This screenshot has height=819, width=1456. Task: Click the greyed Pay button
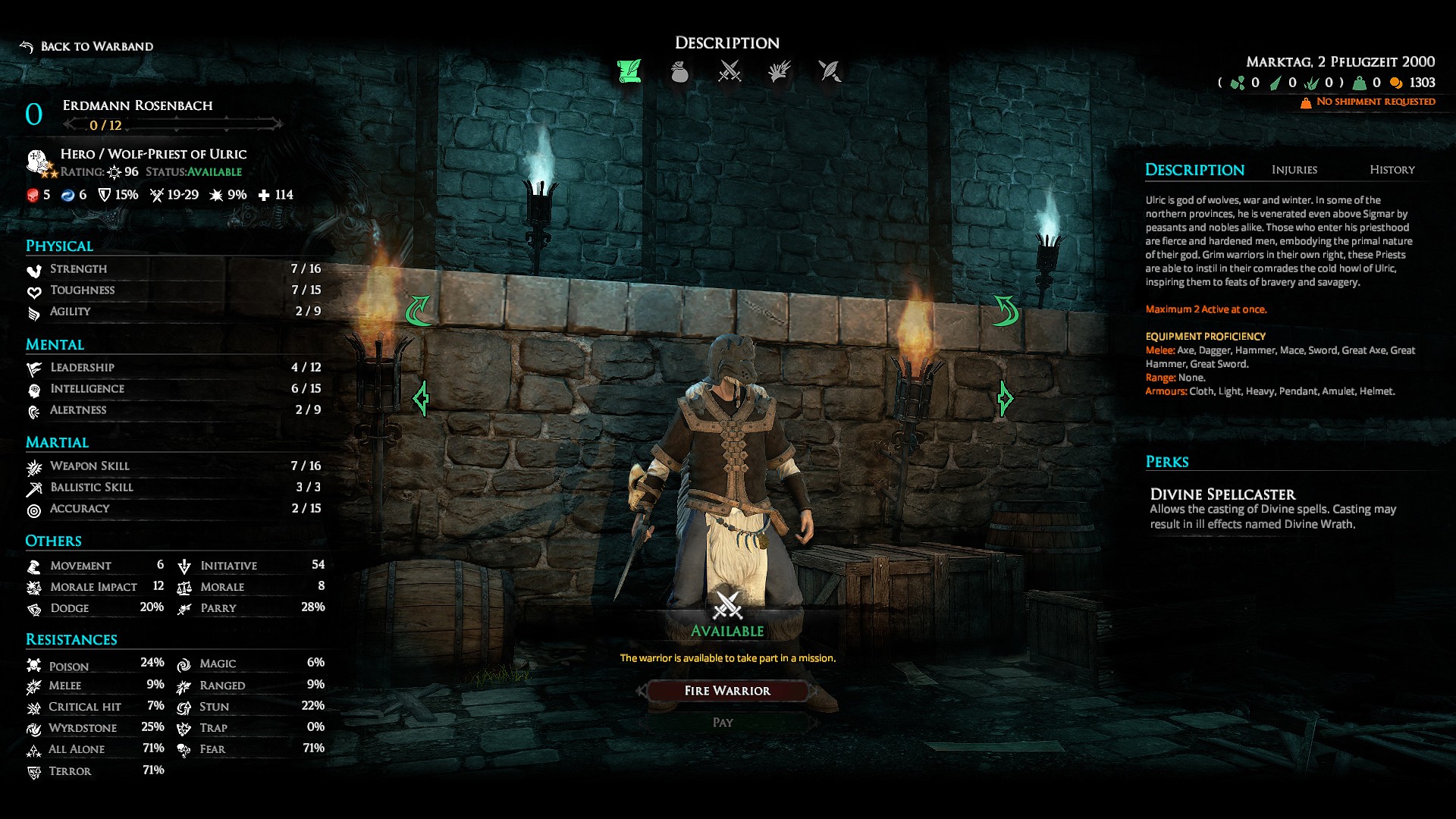723,723
